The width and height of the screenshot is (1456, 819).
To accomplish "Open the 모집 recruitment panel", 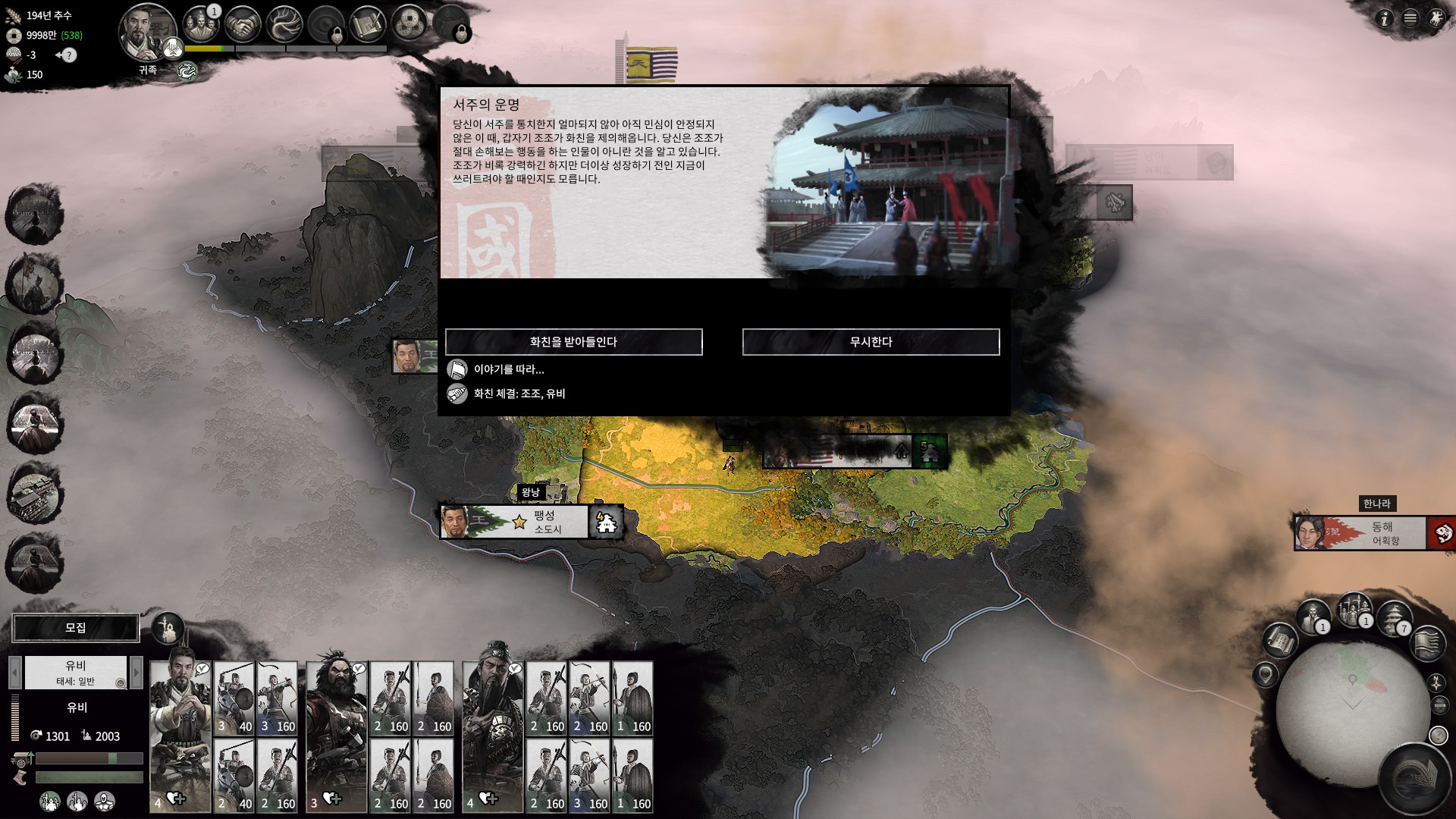I will click(76, 628).
